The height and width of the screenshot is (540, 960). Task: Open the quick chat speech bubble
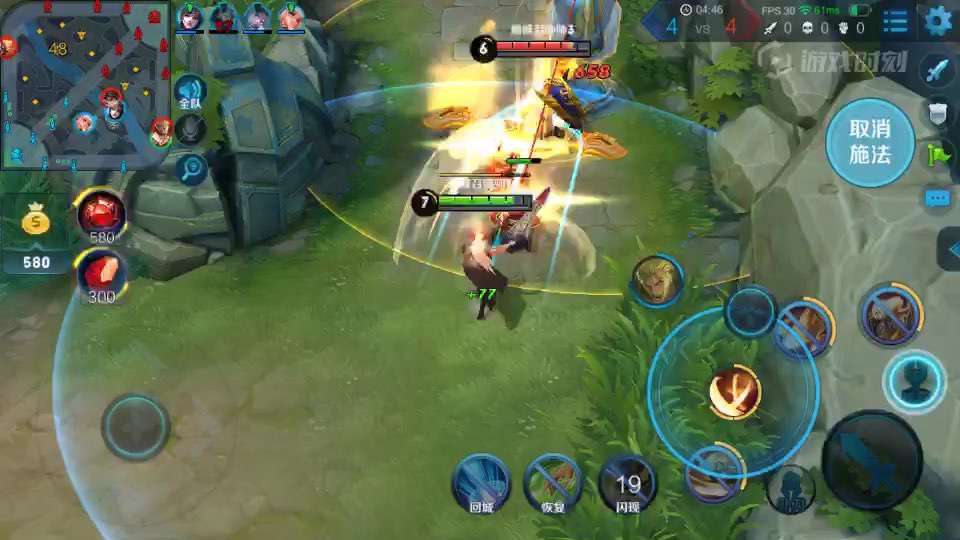click(x=937, y=199)
